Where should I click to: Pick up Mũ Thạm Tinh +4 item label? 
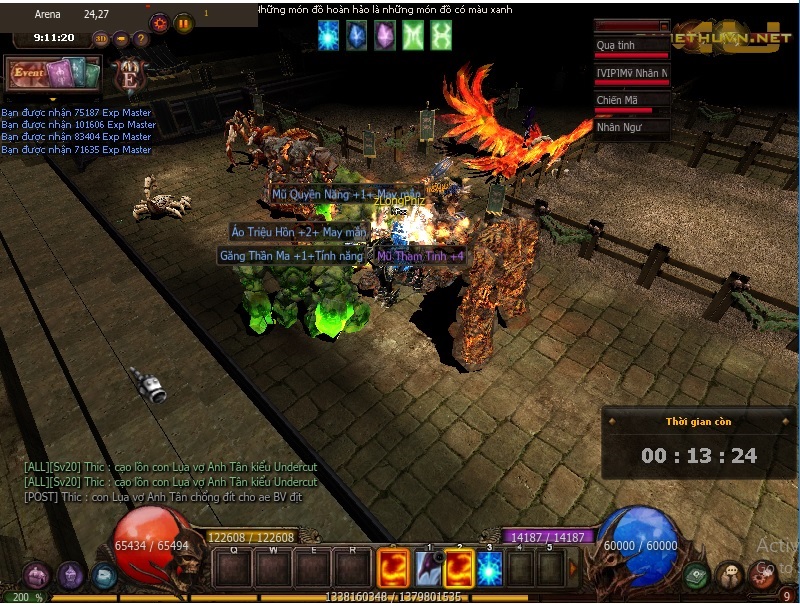pyautogui.click(x=420, y=256)
